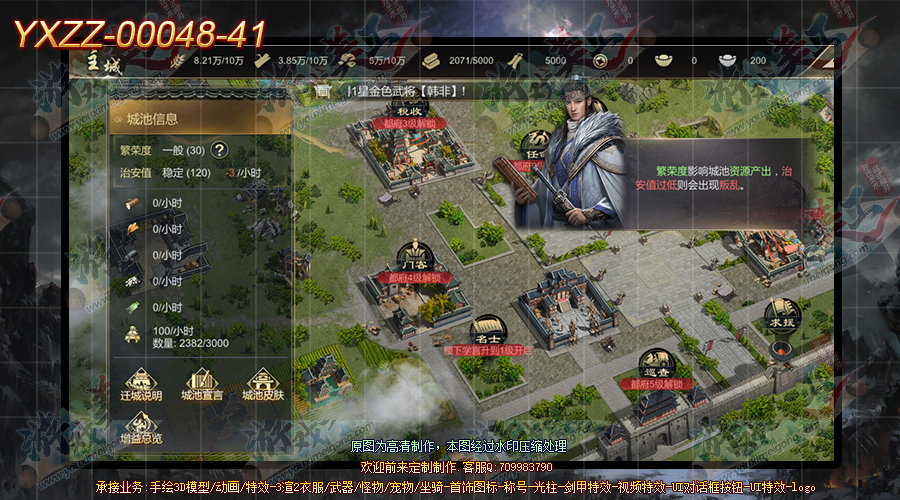Select the 巡查 patrol building icon
The height and width of the screenshot is (500, 900).
[655, 364]
